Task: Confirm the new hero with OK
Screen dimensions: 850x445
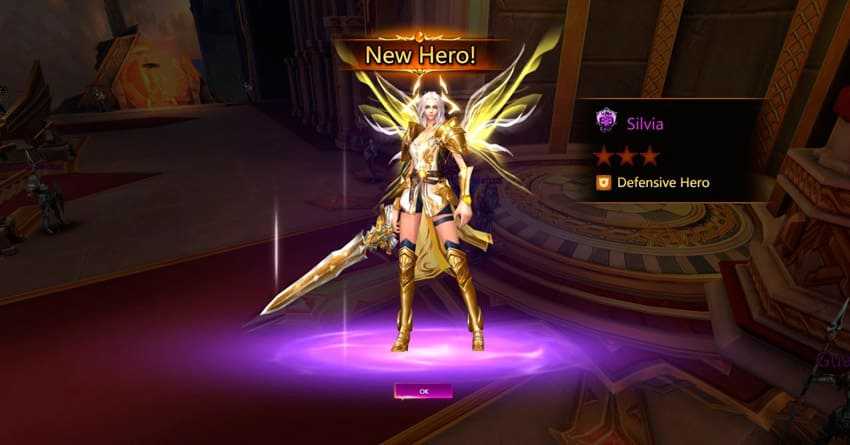Action: click(x=423, y=391)
